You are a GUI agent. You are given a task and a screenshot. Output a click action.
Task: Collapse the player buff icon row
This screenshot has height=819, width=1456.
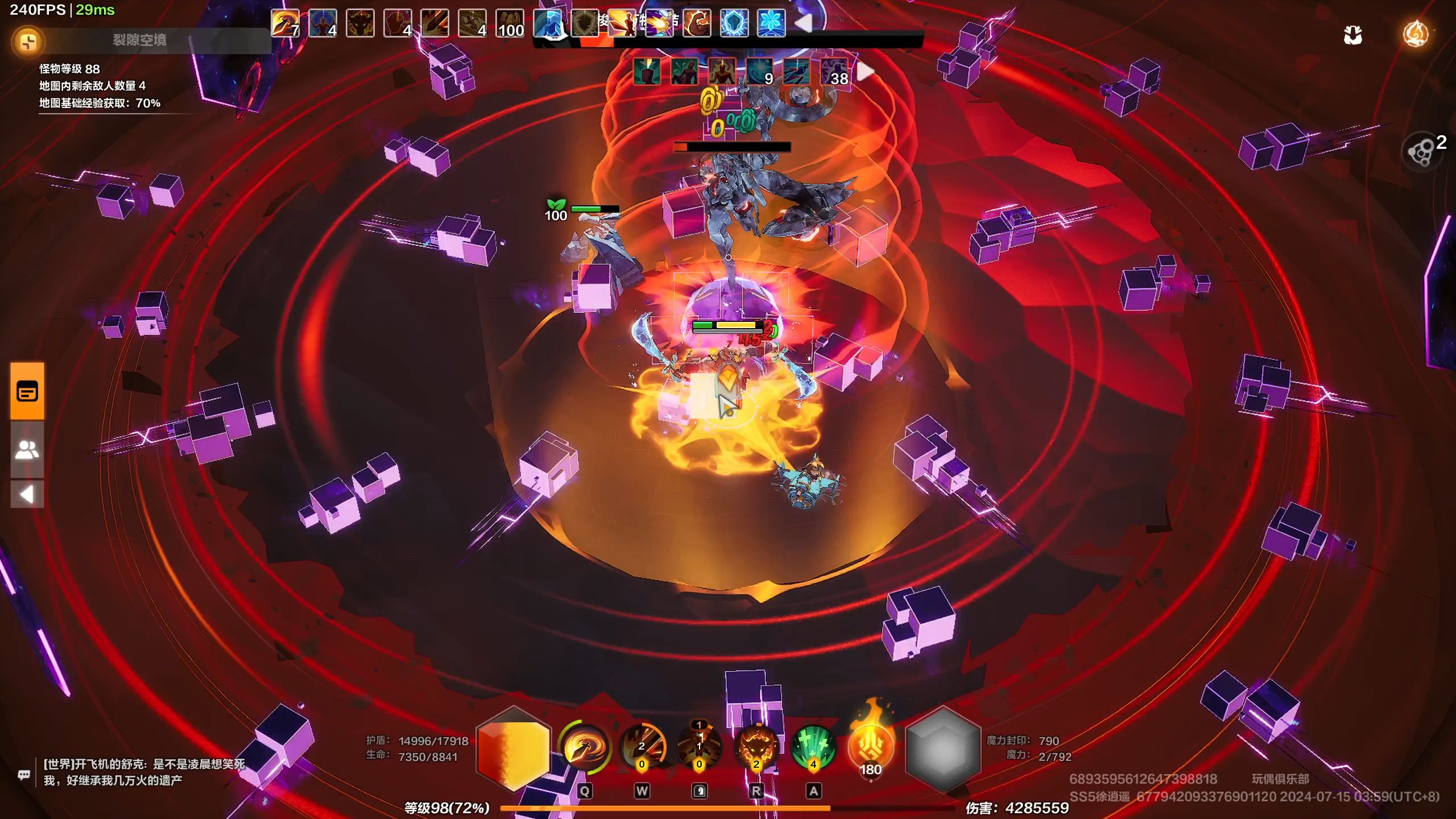pyautogui.click(x=803, y=23)
